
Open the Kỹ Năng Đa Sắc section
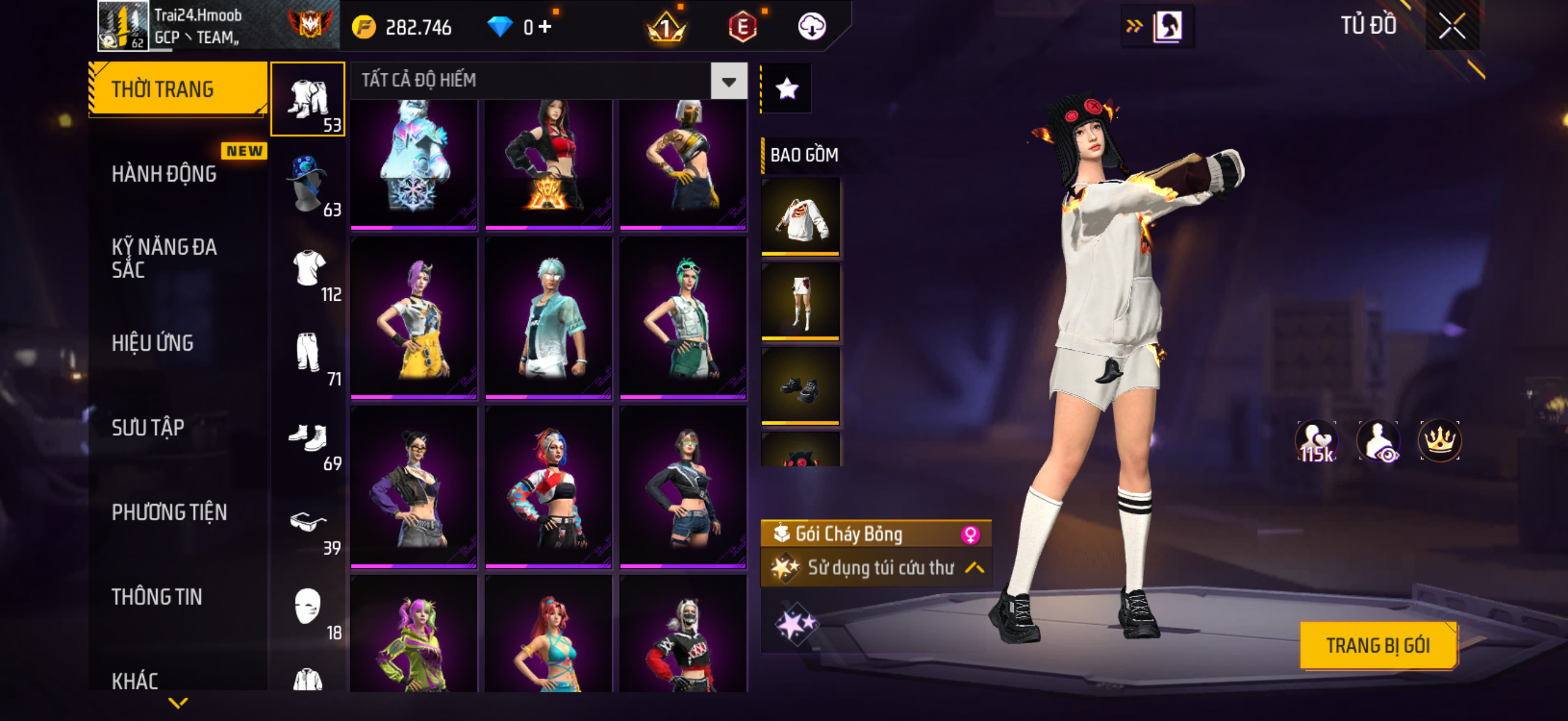[164, 259]
